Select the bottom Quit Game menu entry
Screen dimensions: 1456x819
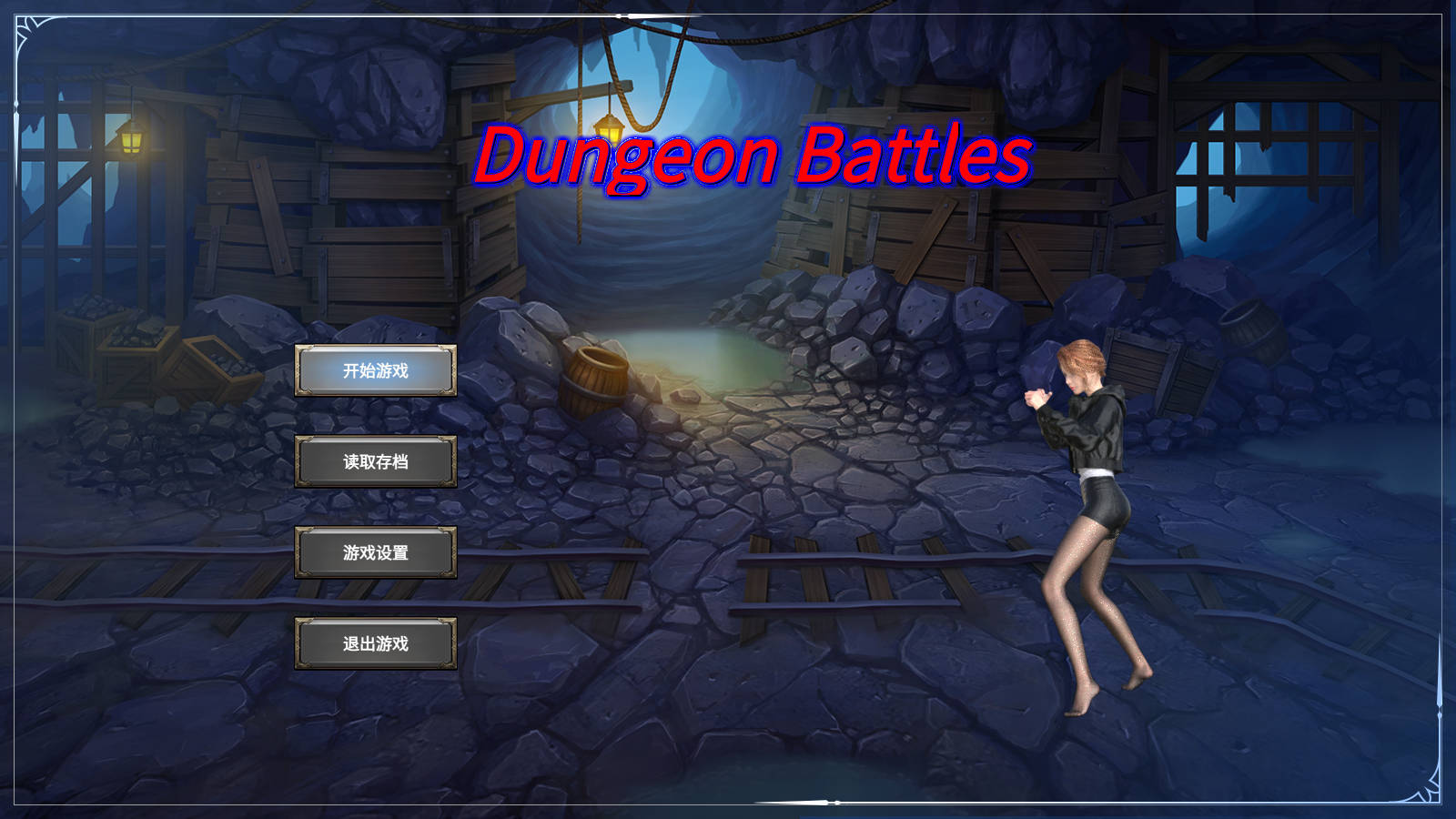(375, 643)
